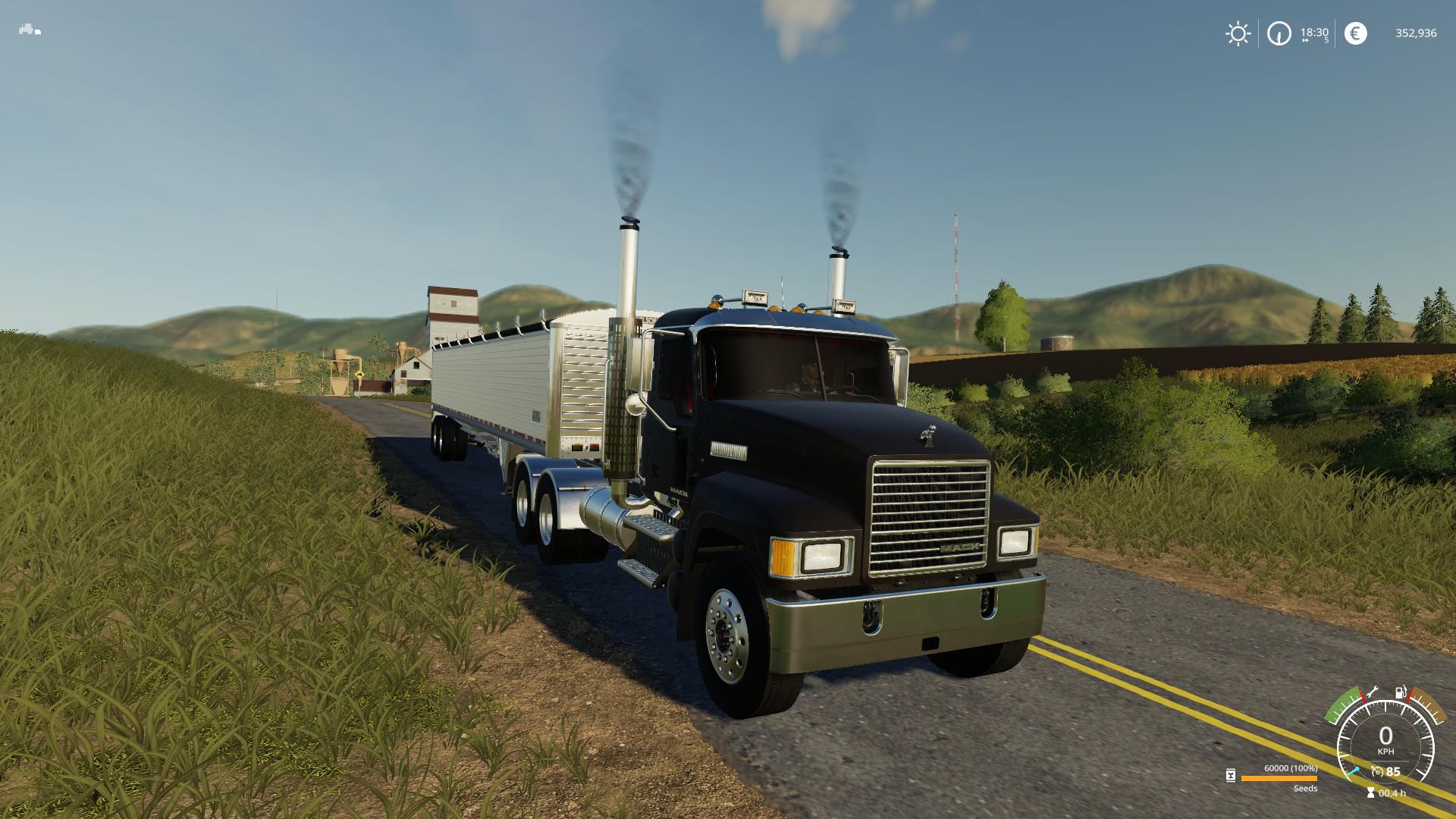Click the fuel pump gauge icon
Viewport: 1456px width, 819px height.
[x=1401, y=692]
